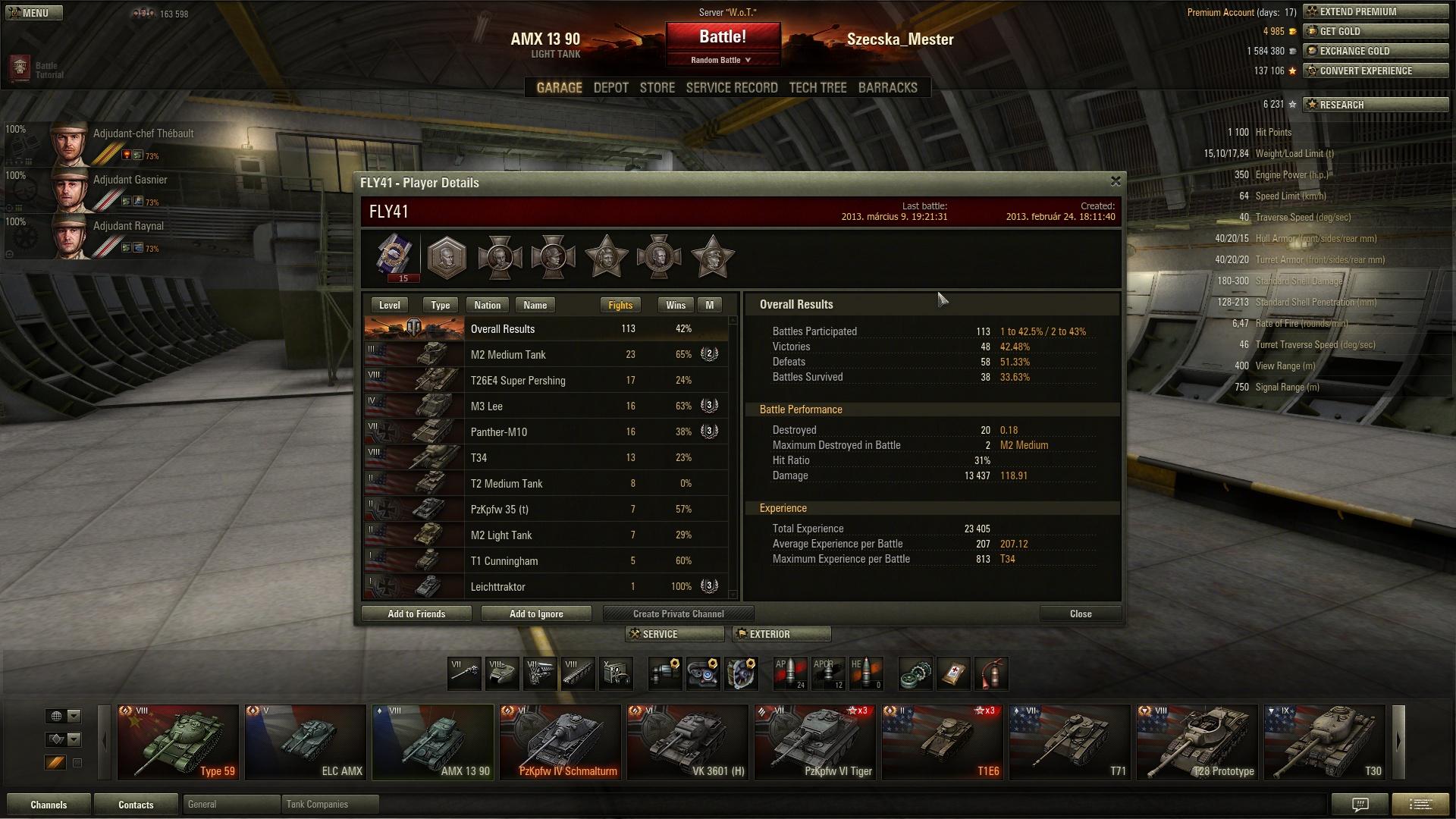Sort vehicle list by Fights column
The width and height of the screenshot is (1456, 819).
(x=620, y=306)
